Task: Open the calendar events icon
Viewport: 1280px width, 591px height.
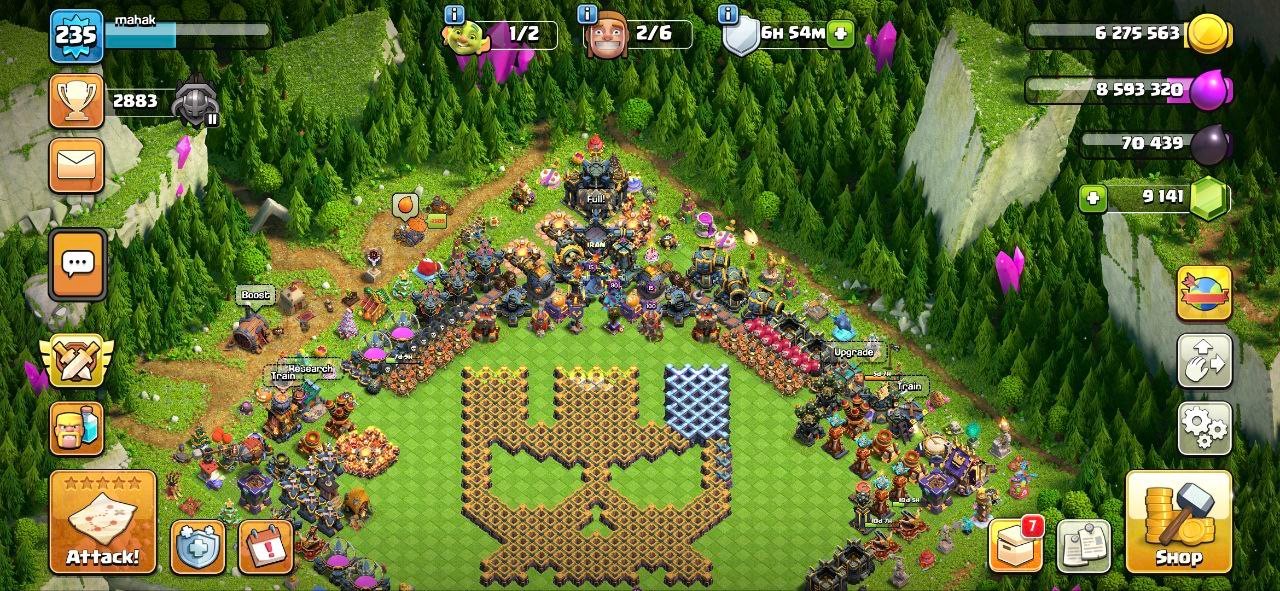Action: coord(265,547)
